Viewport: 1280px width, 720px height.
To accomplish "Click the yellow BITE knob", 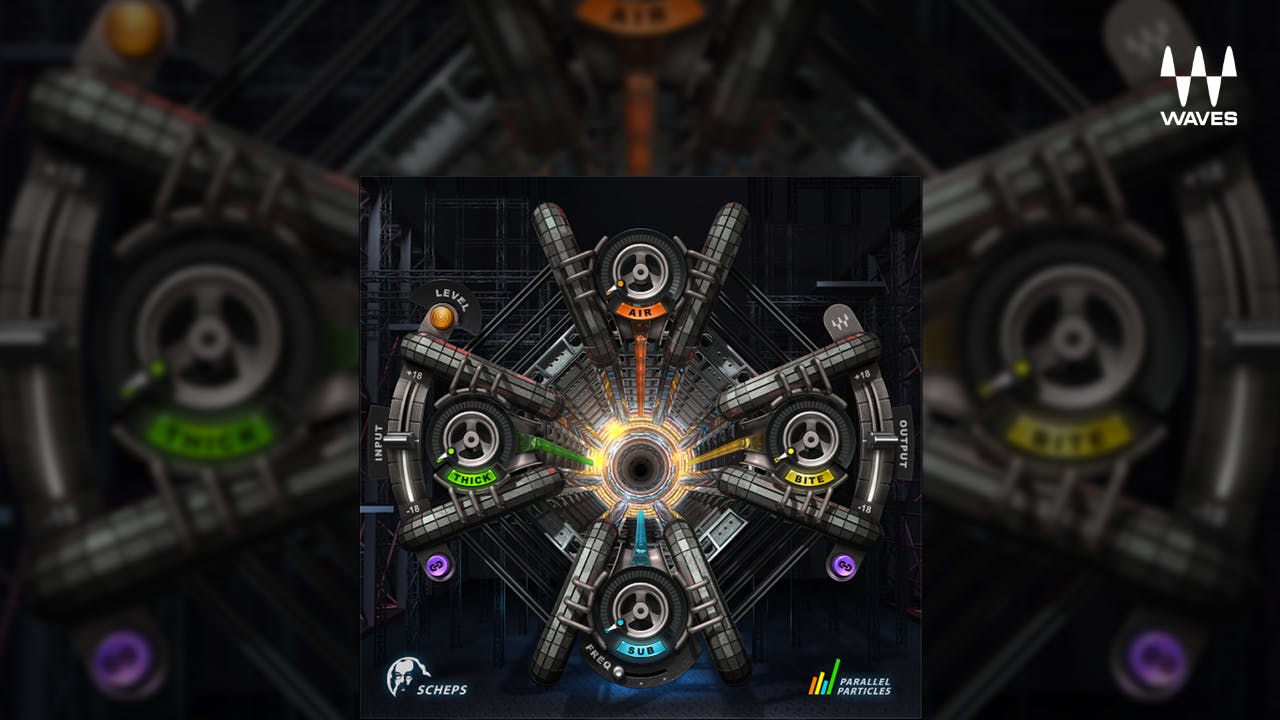I will point(812,435).
